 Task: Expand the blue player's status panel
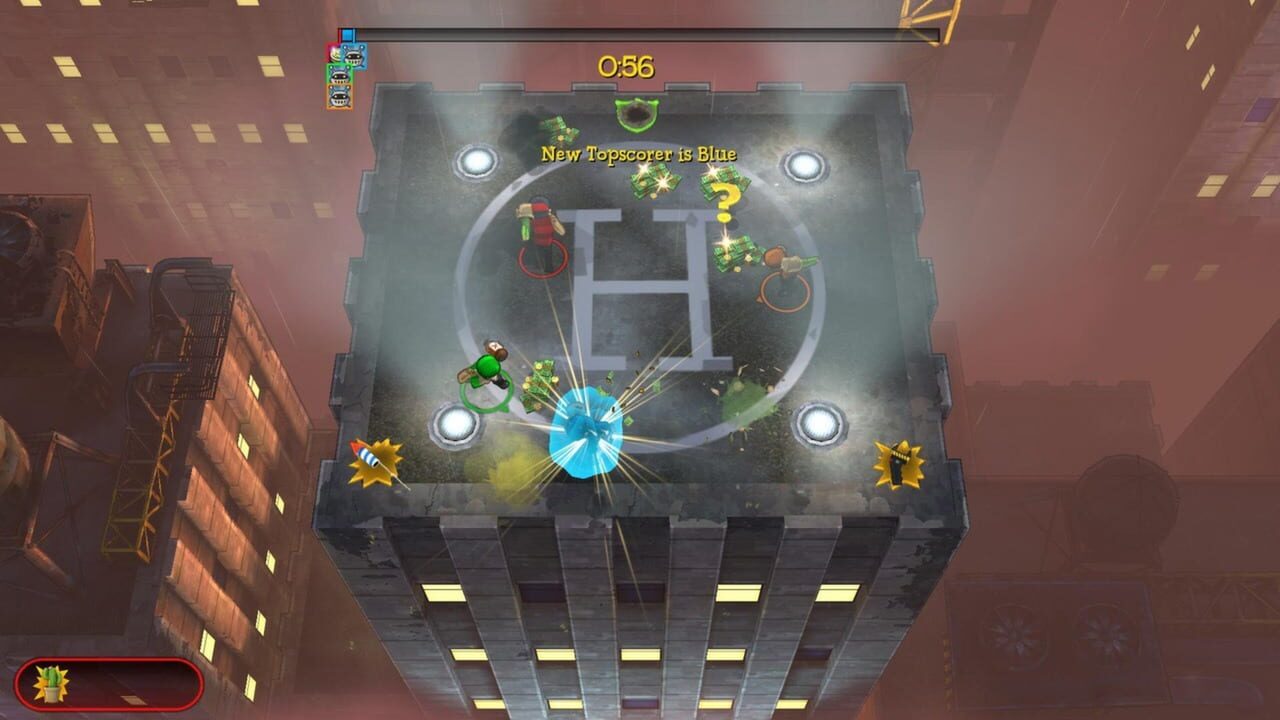[x=353, y=56]
